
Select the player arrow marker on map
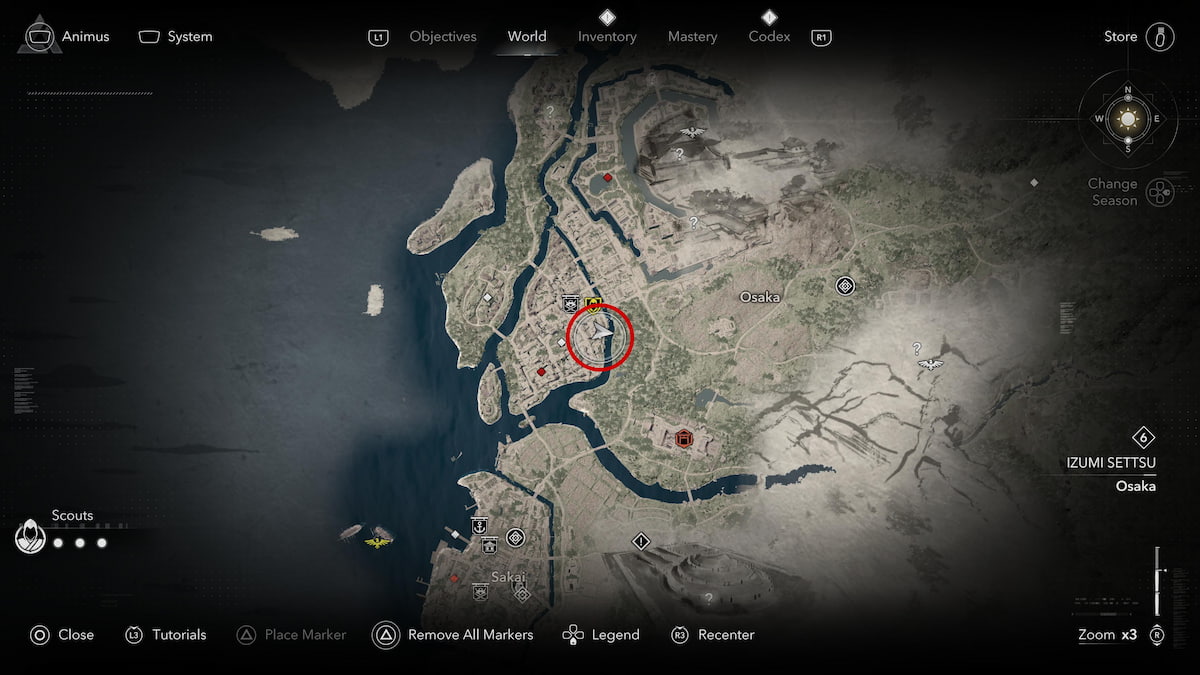coord(600,336)
